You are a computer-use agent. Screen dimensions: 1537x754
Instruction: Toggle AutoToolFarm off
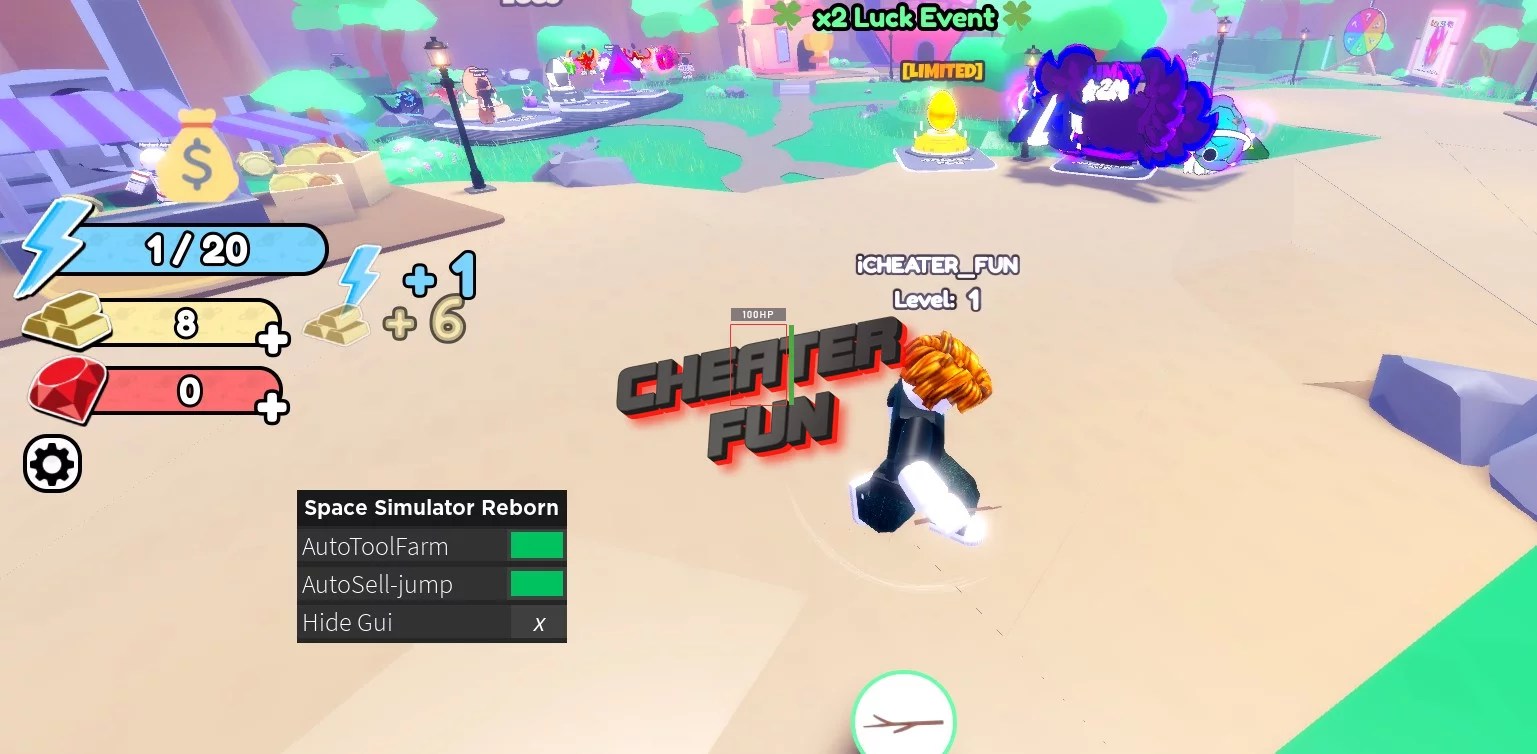click(x=538, y=545)
